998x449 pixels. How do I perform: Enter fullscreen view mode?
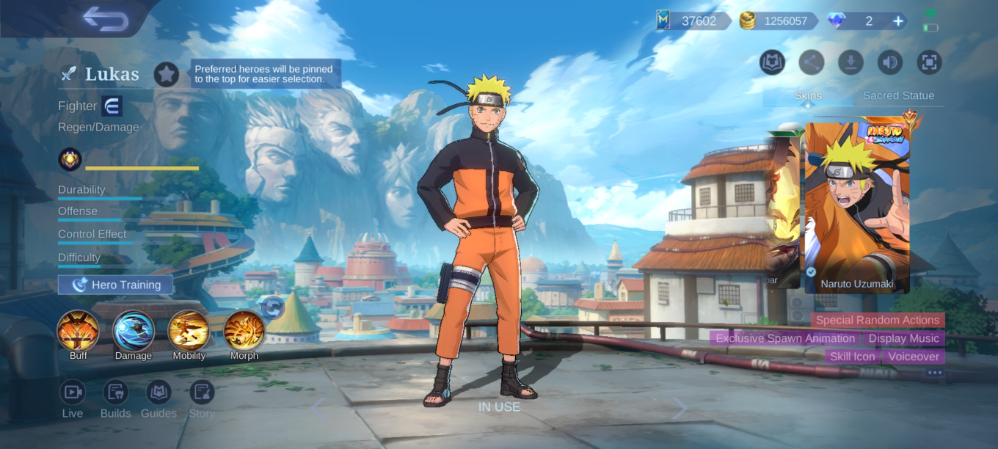(x=929, y=62)
